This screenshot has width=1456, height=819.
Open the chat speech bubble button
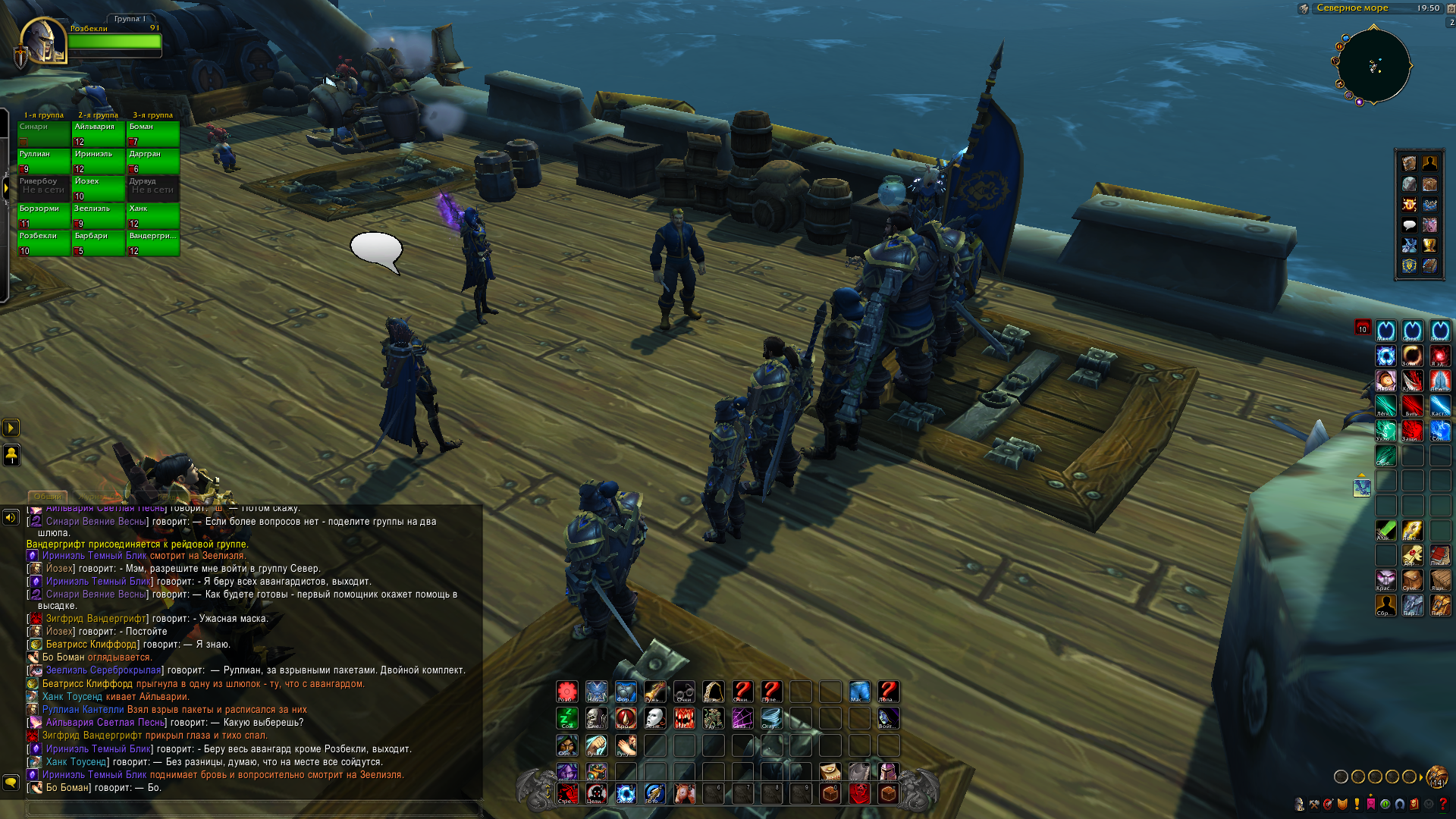(x=11, y=781)
